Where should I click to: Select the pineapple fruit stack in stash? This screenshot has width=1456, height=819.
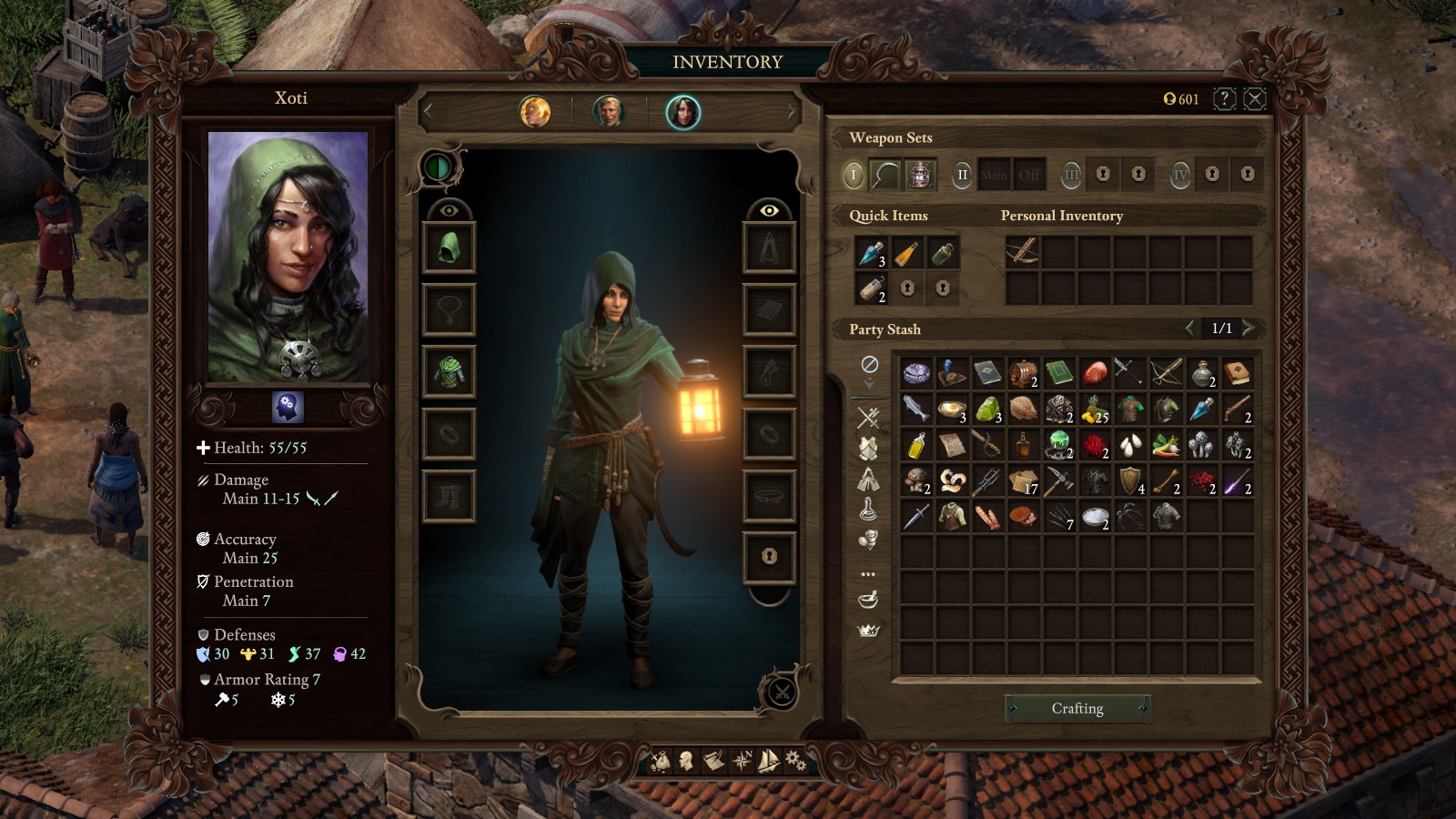(x=1095, y=409)
